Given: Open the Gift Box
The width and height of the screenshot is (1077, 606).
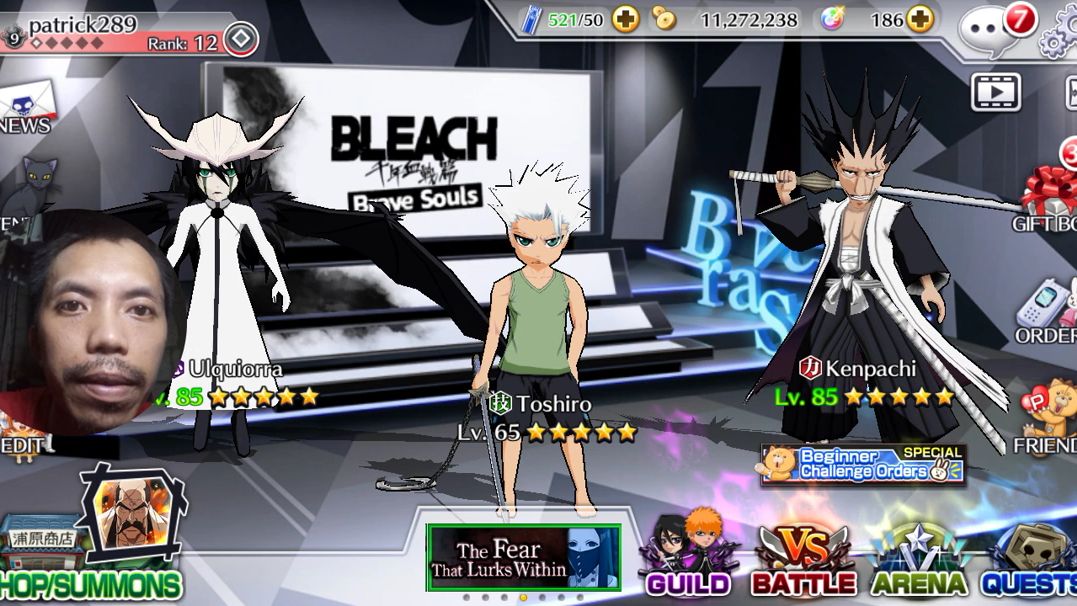Looking at the screenshot, I should point(1048,195).
